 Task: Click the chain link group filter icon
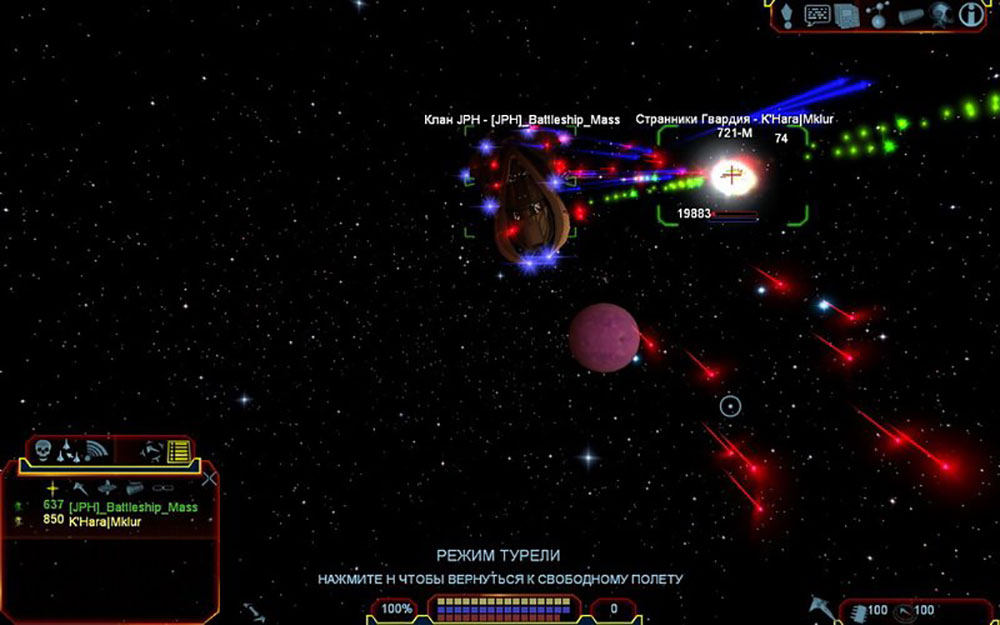[x=162, y=489]
